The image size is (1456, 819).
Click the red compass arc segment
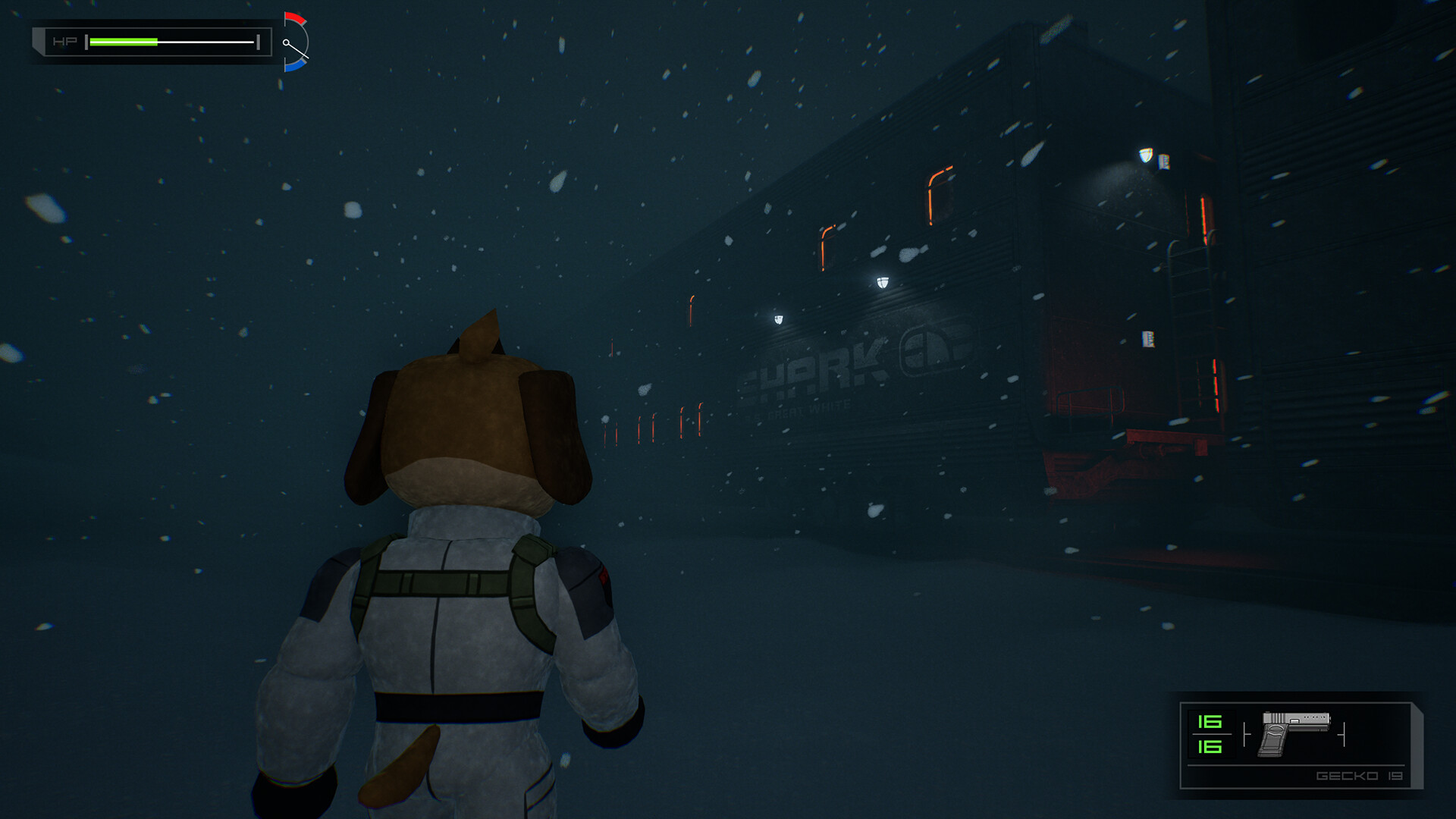click(x=296, y=19)
